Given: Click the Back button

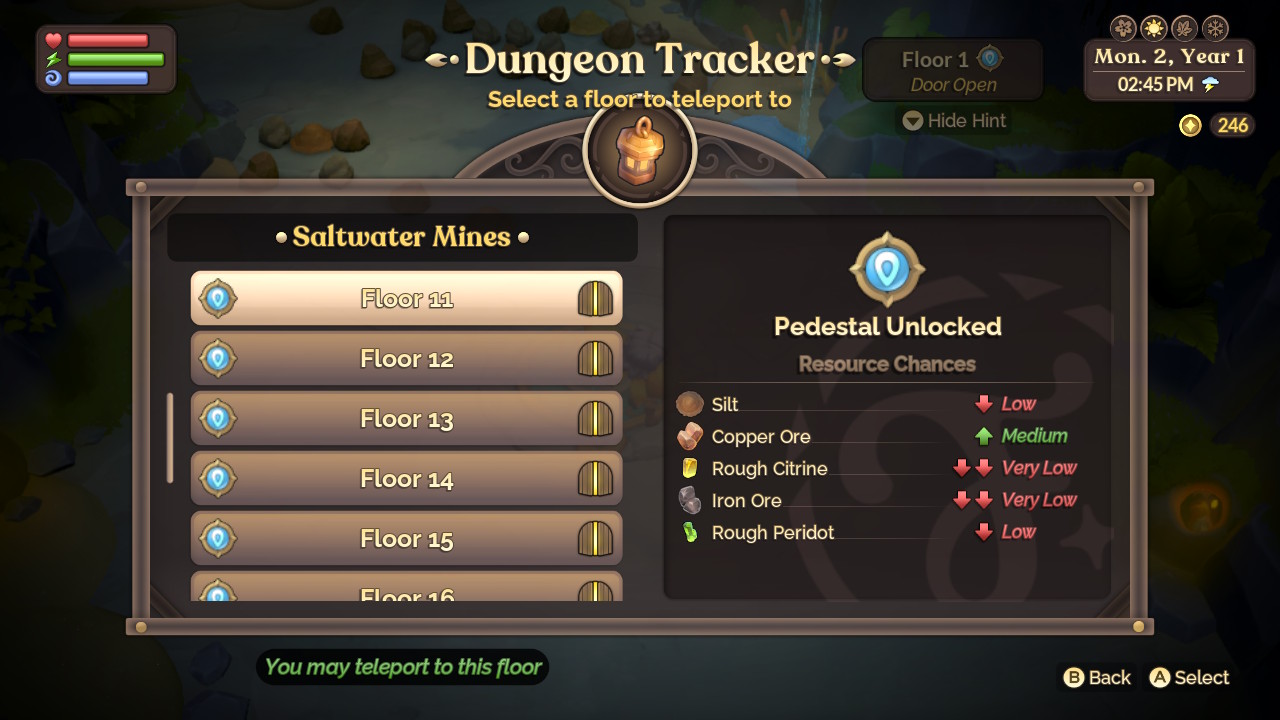Looking at the screenshot, I should (1097, 678).
